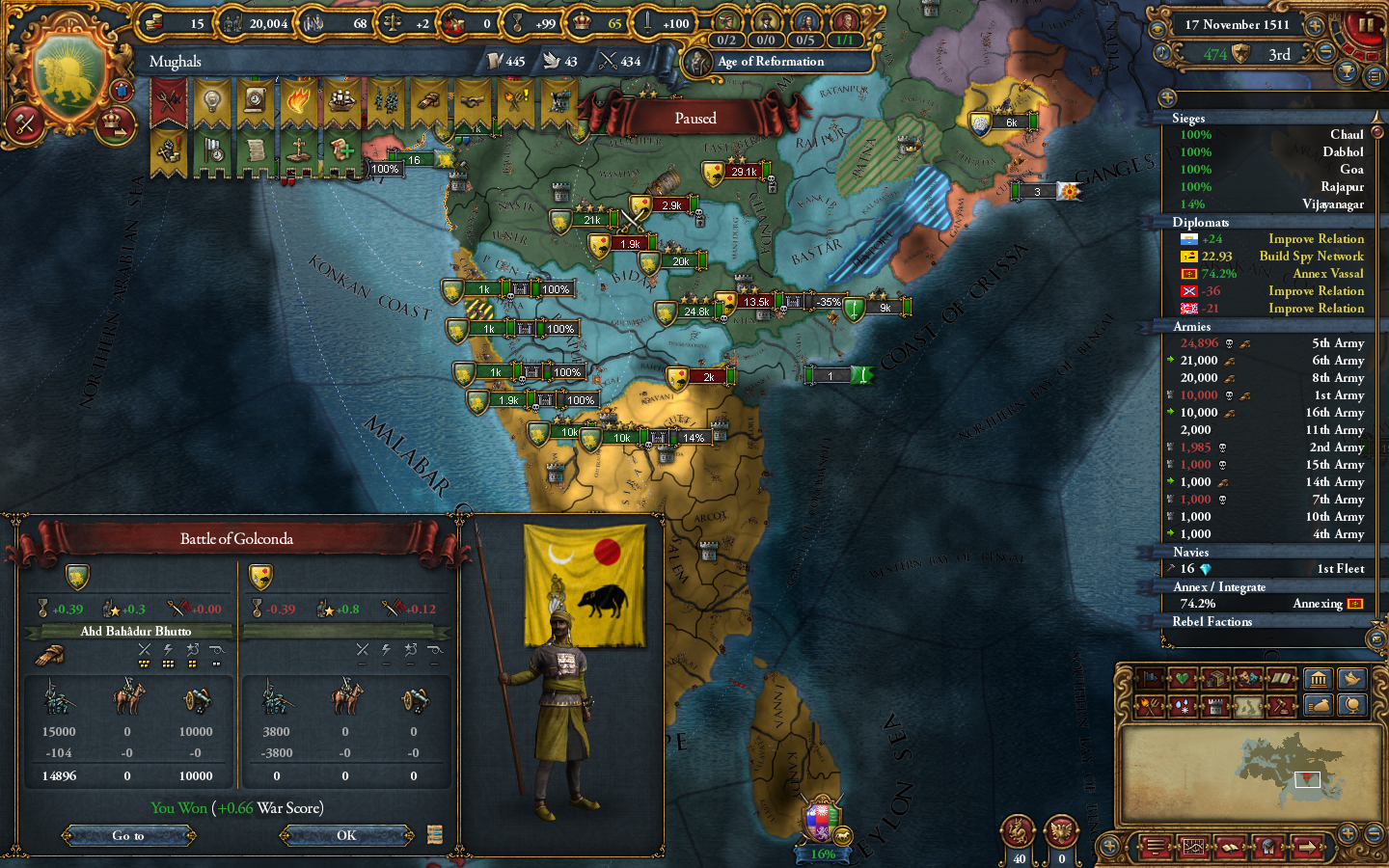Viewport: 1389px width, 868px height.
Task: Toggle the spectator eye icon near the date
Action: [1157, 28]
